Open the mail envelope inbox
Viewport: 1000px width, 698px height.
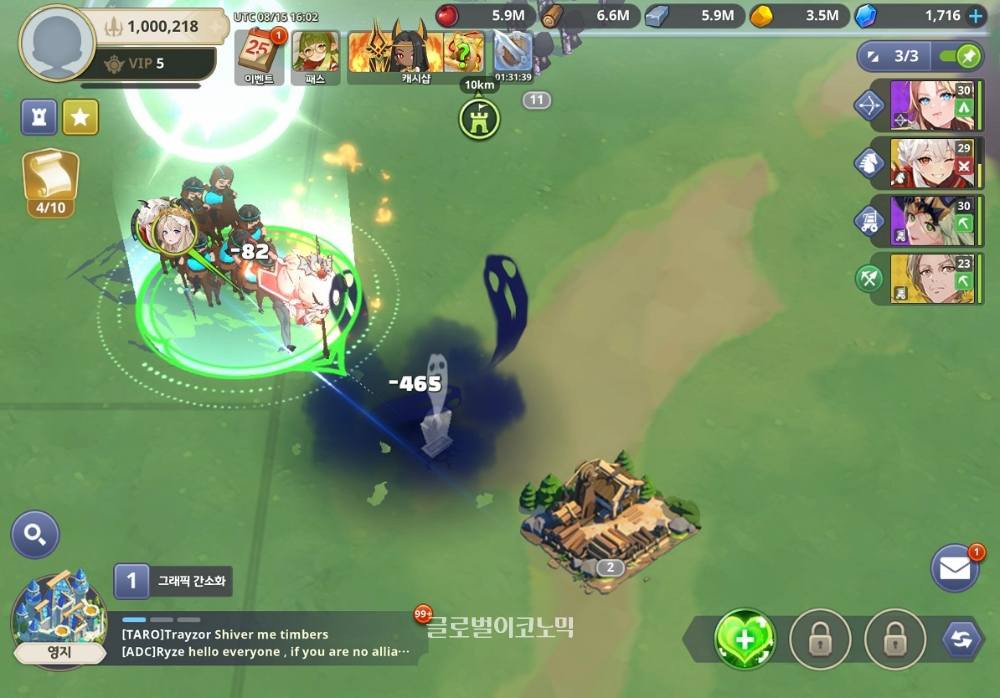[955, 569]
